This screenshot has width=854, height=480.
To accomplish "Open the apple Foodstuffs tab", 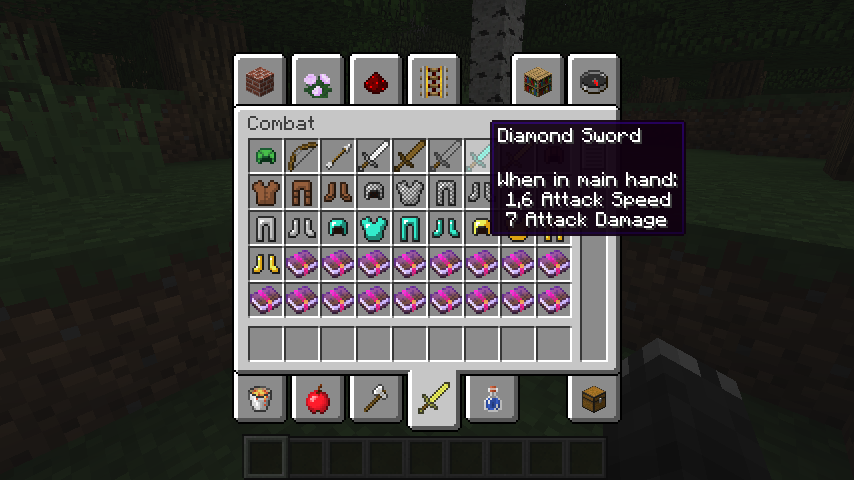I will pyautogui.click(x=319, y=400).
